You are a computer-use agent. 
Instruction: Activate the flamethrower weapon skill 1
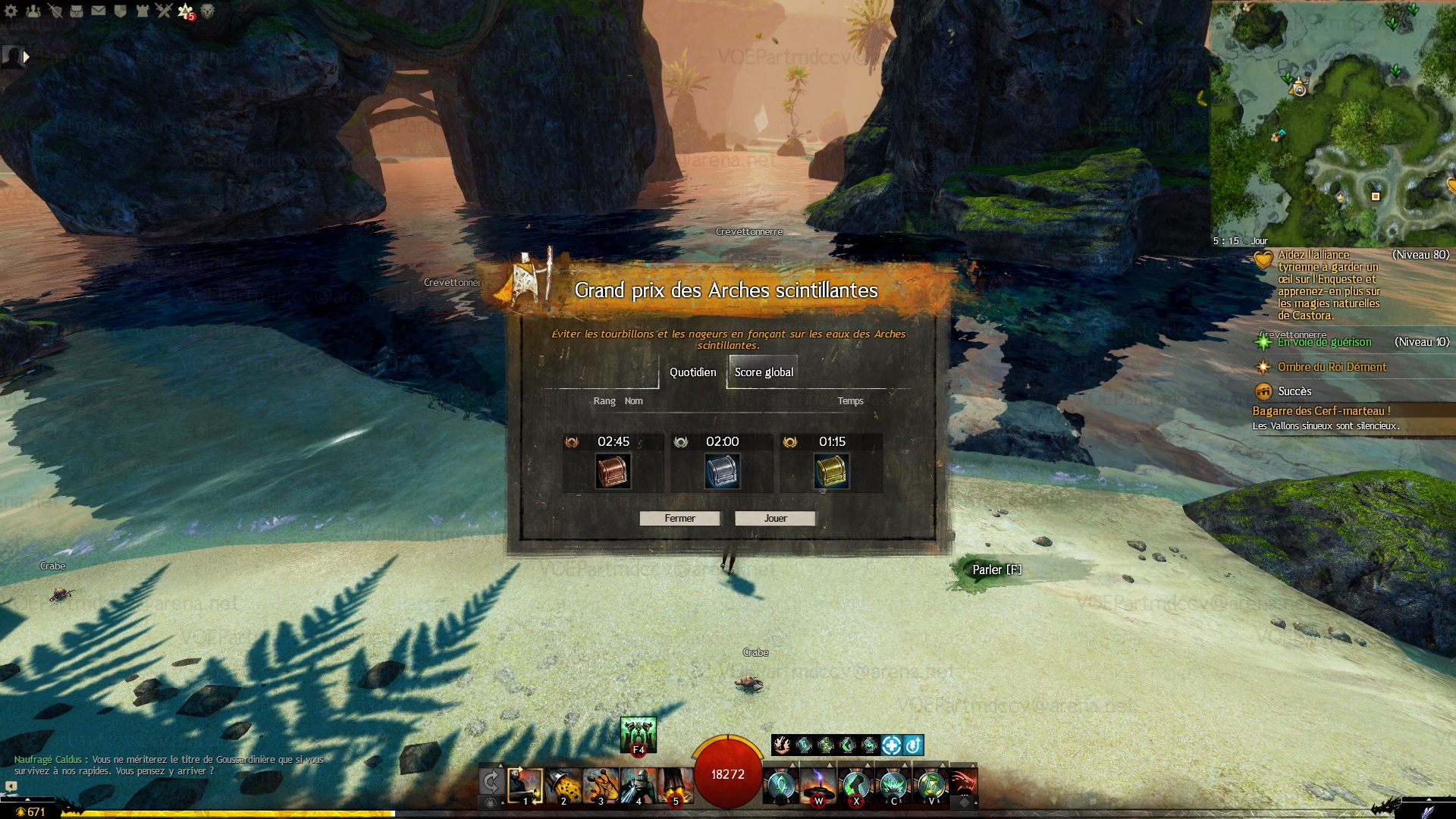click(x=525, y=786)
